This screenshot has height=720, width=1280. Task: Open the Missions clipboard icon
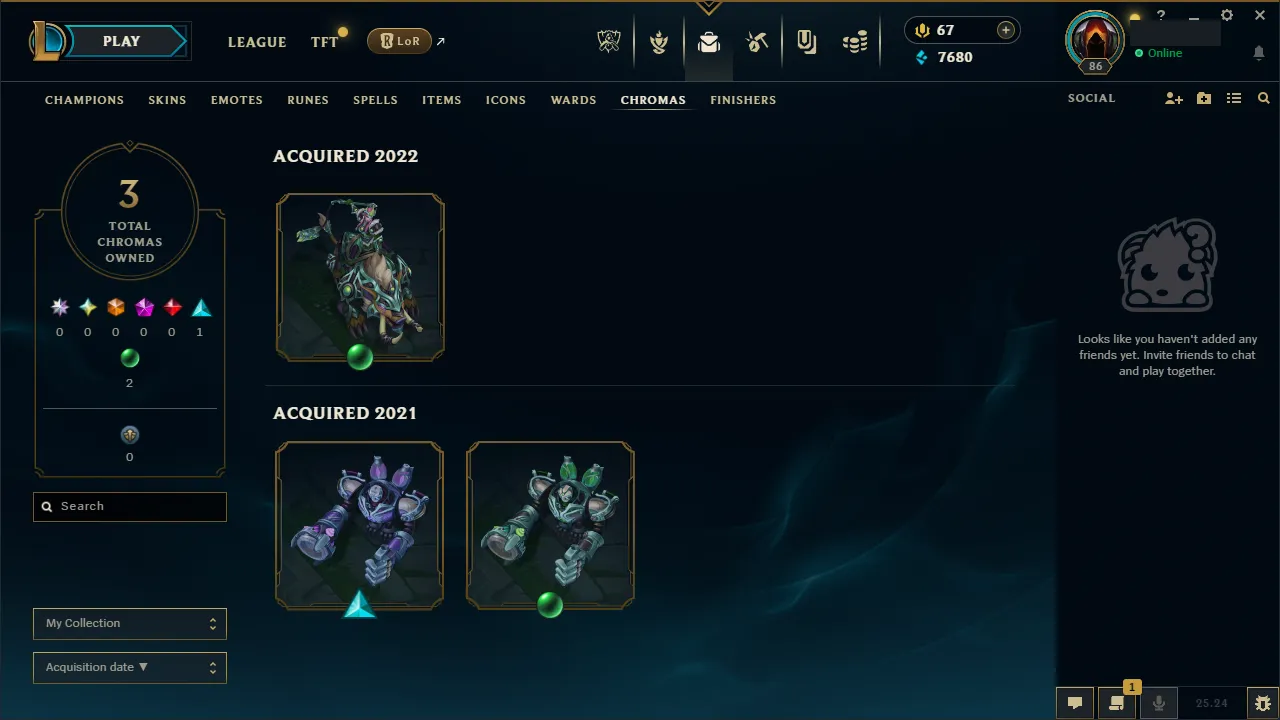(x=807, y=41)
